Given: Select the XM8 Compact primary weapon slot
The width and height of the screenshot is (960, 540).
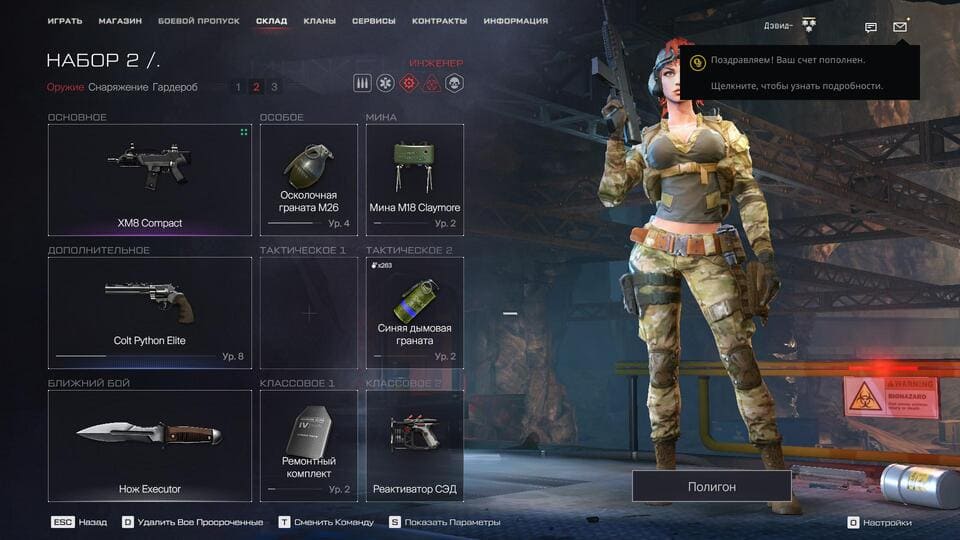Looking at the screenshot, I should pyautogui.click(x=149, y=180).
